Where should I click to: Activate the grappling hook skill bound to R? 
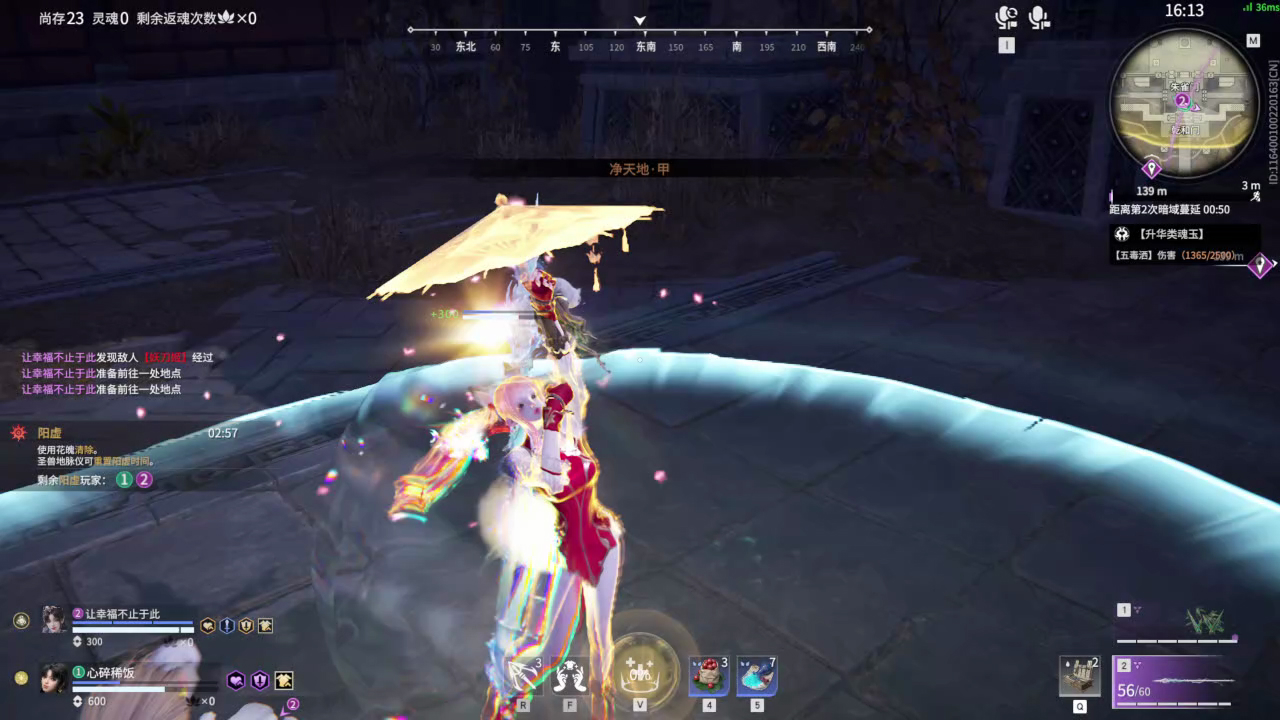[x=522, y=675]
